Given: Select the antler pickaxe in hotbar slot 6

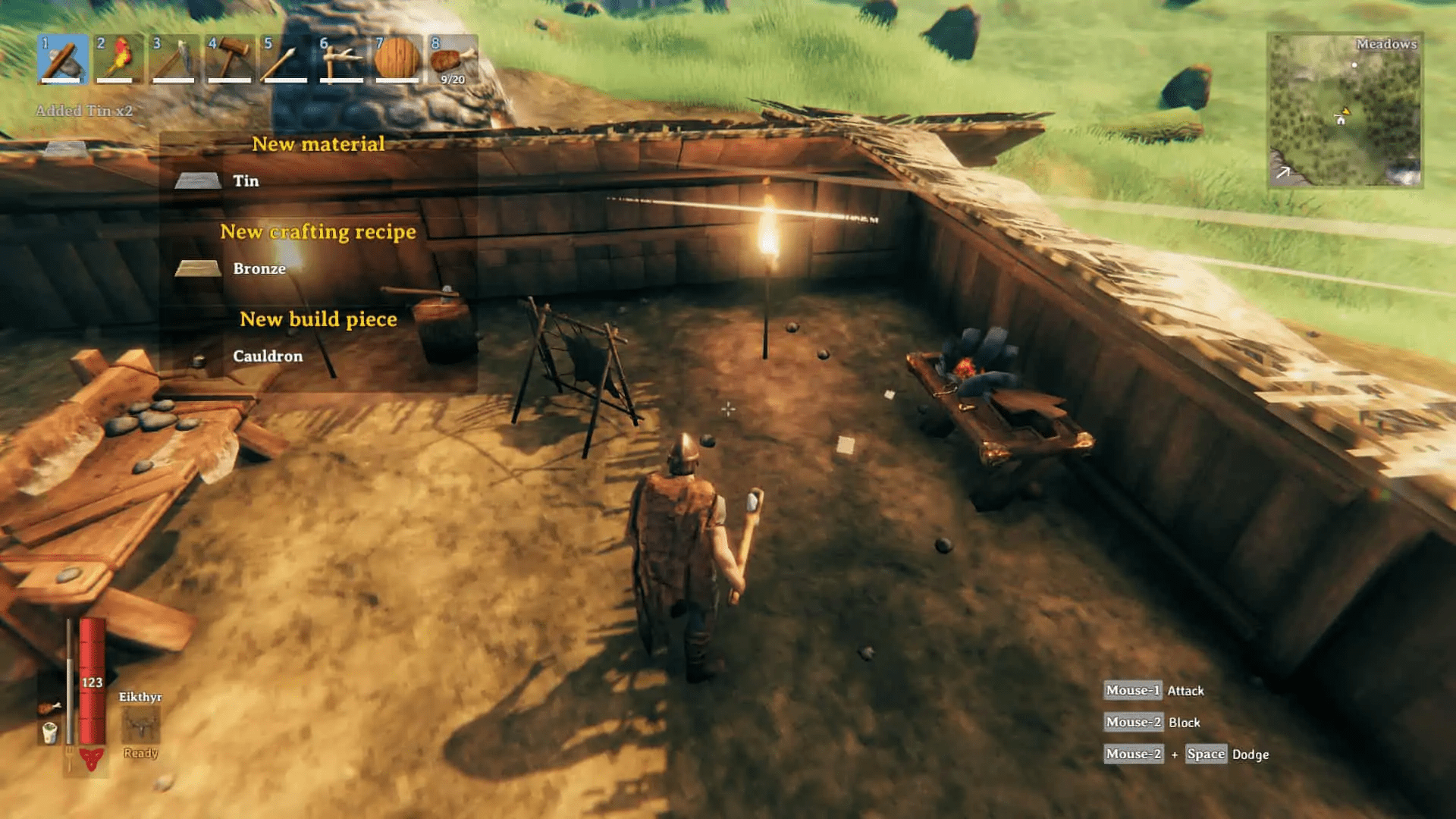Looking at the screenshot, I should coord(341,61).
